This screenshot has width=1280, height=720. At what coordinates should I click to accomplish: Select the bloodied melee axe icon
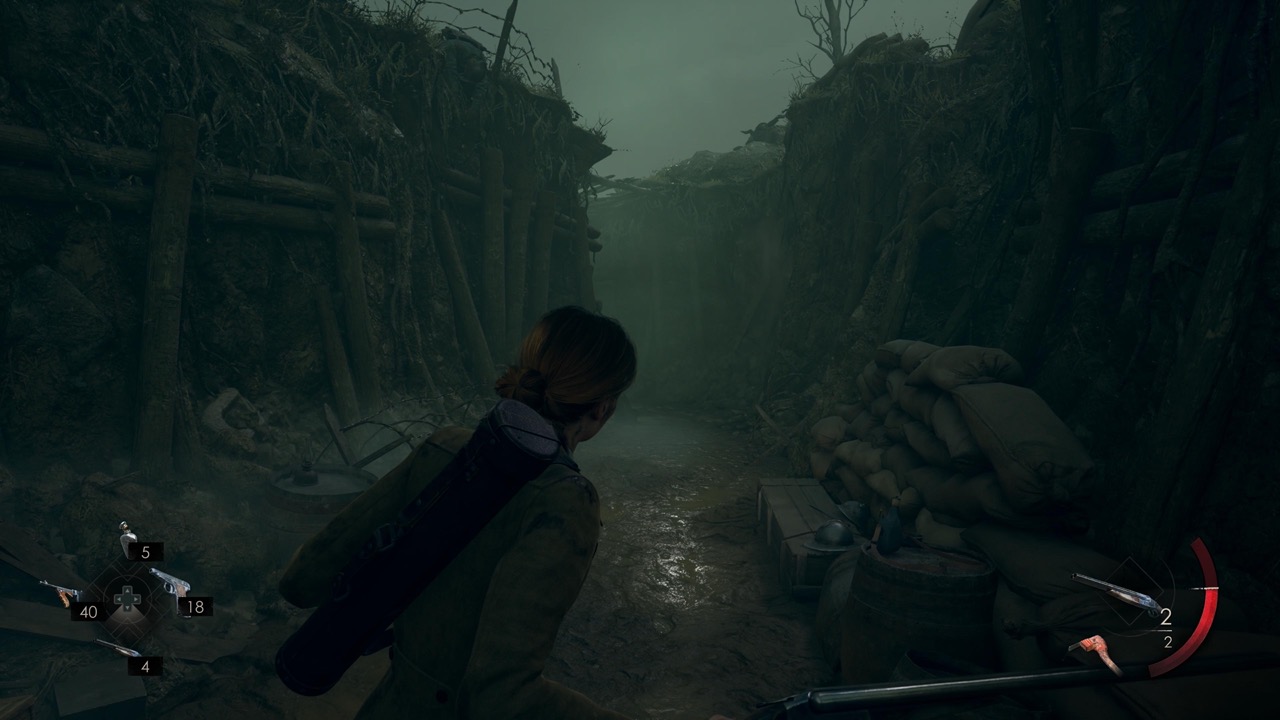[x=1097, y=644]
